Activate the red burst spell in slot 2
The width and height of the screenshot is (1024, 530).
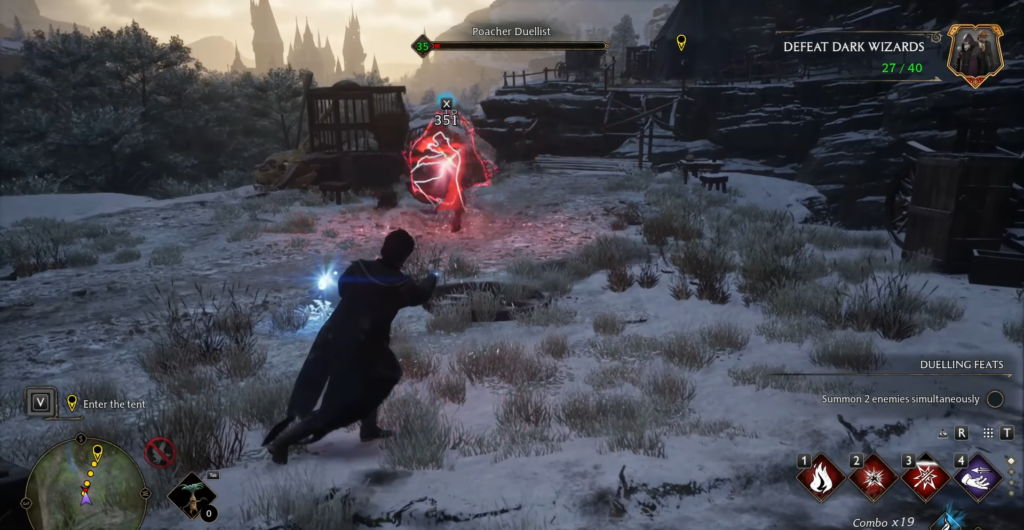click(873, 476)
